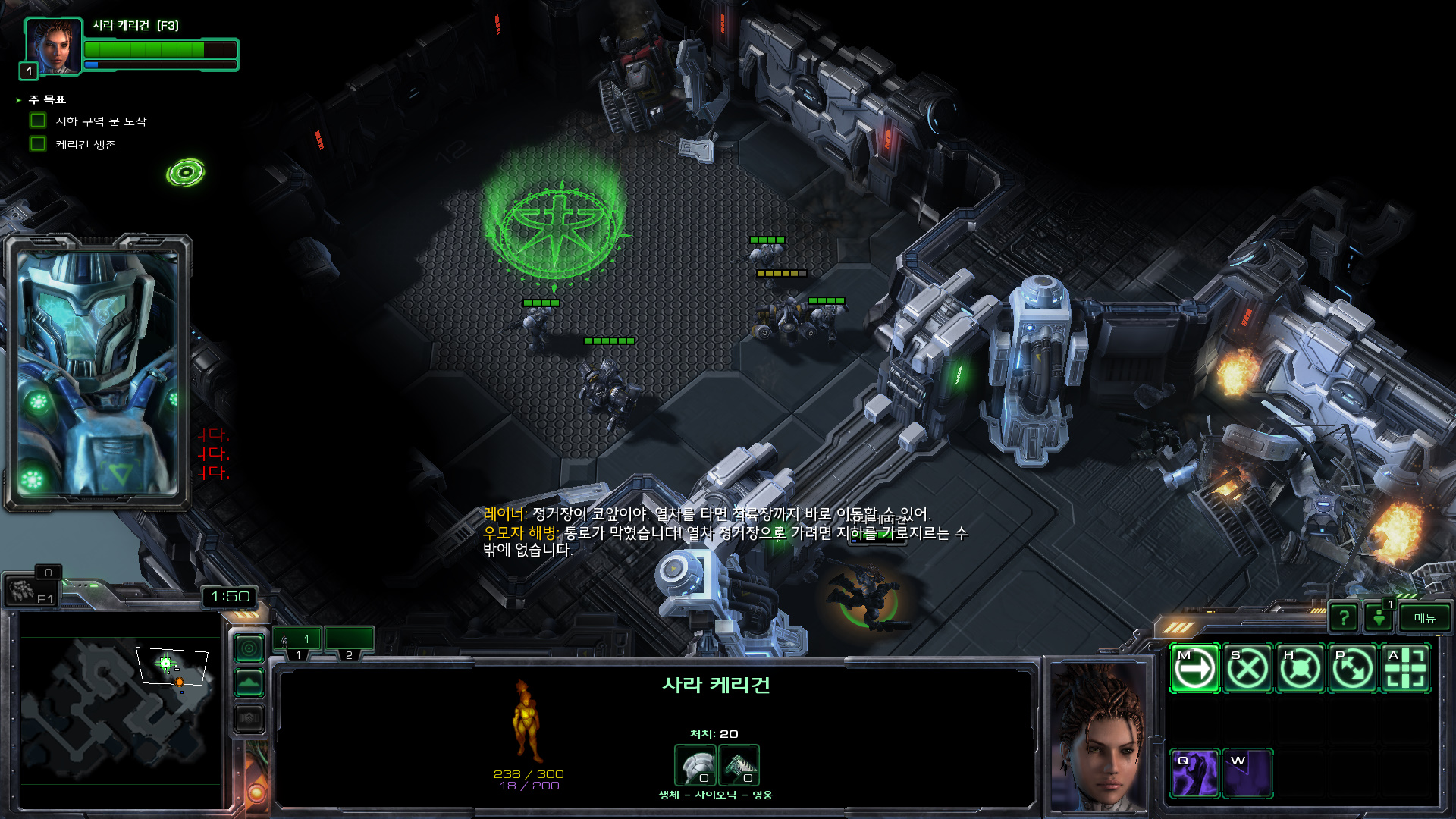Viewport: 1456px width, 819px height.
Task: Choose the Patrol command (P)
Action: tap(1353, 669)
